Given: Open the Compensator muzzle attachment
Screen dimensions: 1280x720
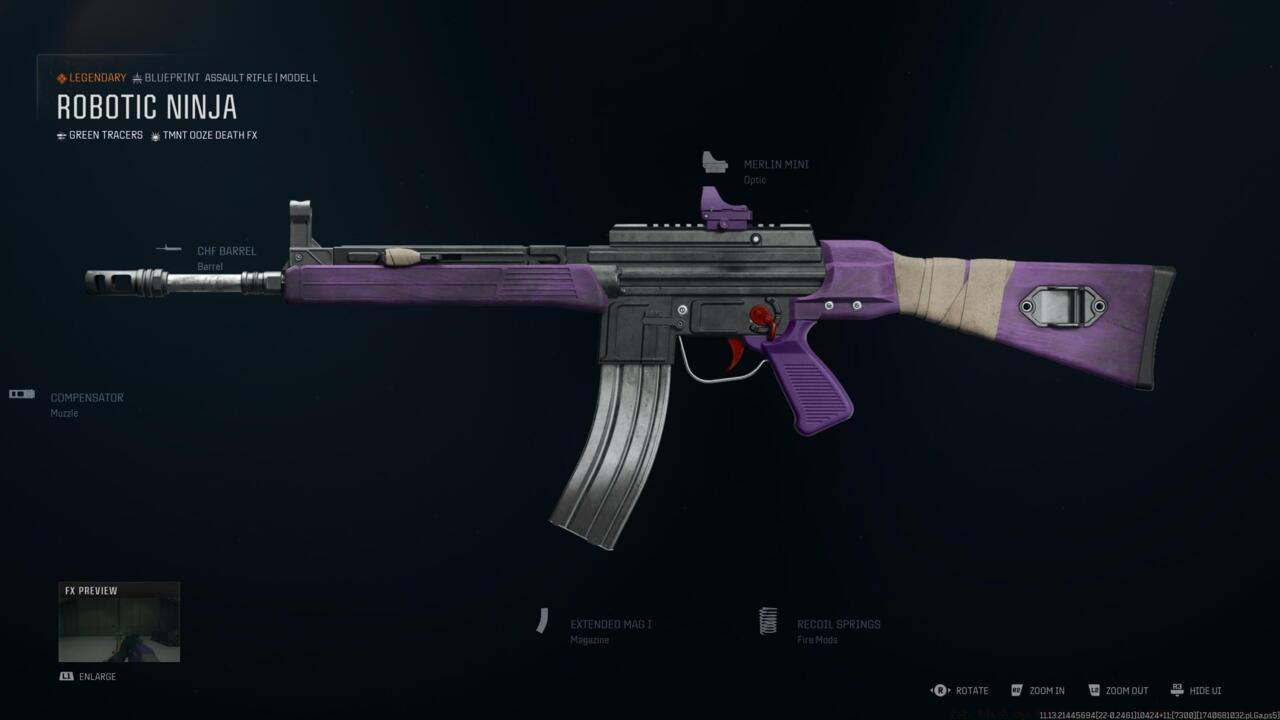Looking at the screenshot, I should point(87,398).
